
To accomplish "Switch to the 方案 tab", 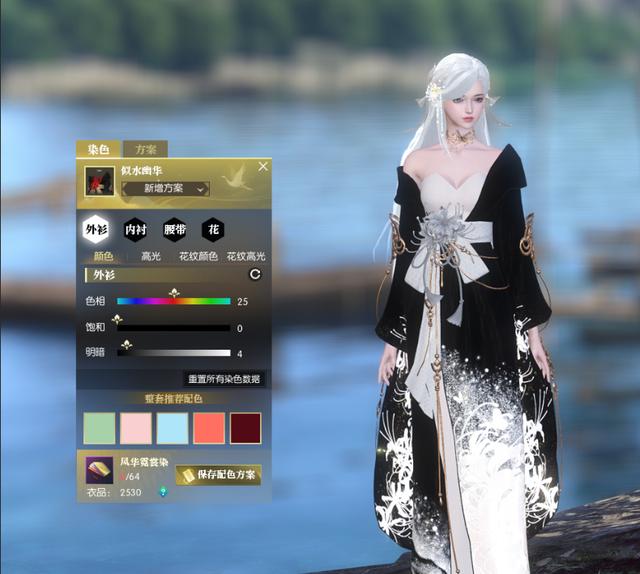I will (146, 148).
